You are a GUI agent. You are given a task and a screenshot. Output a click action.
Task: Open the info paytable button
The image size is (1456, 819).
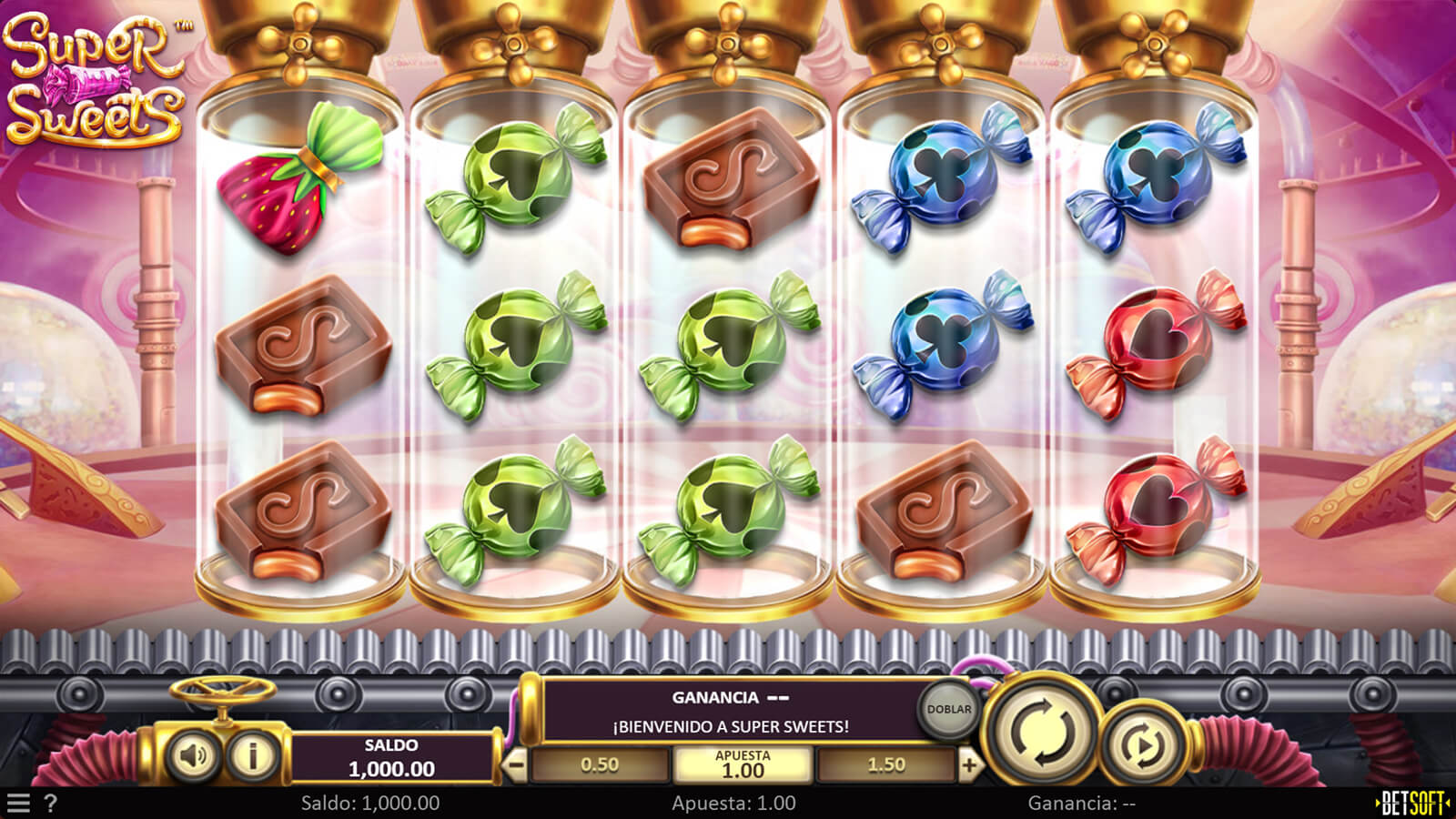pos(252,754)
